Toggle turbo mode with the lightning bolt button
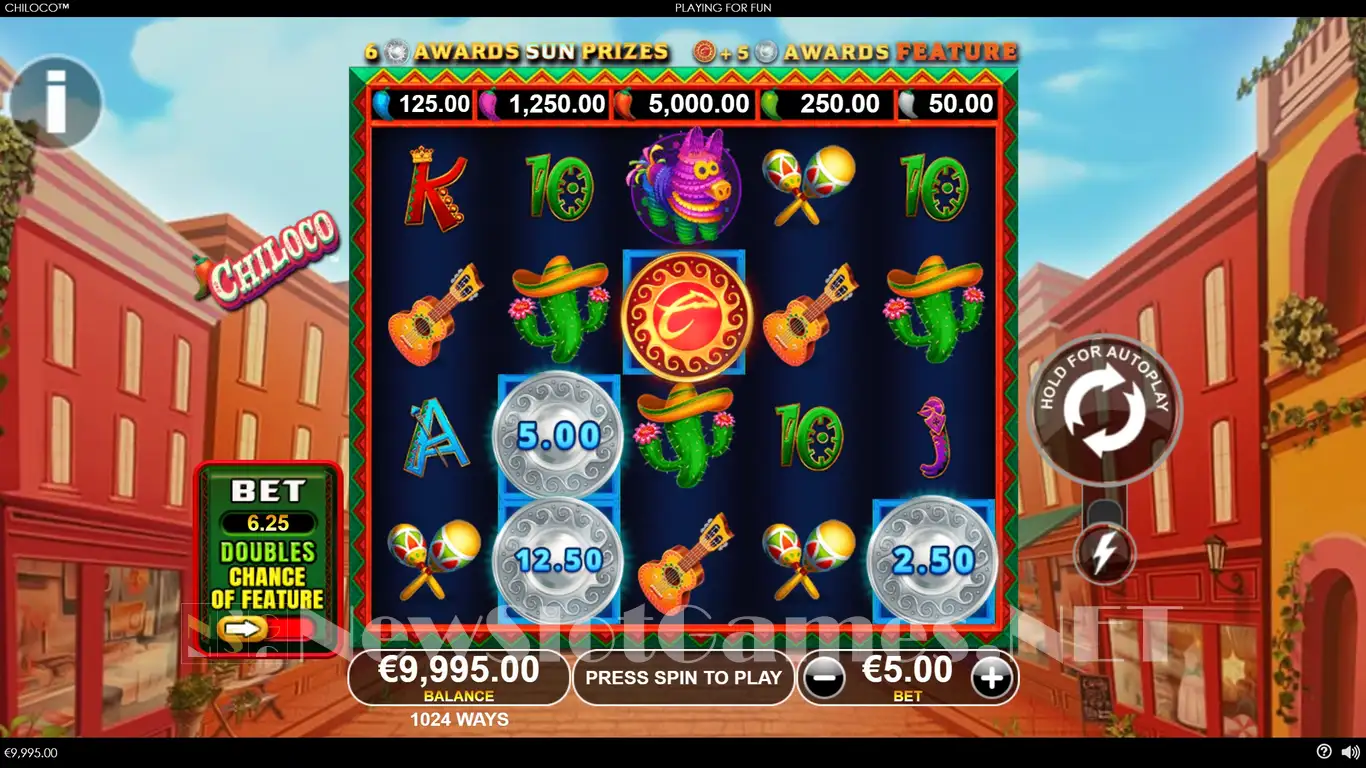This screenshot has height=768, width=1366. click(1104, 553)
